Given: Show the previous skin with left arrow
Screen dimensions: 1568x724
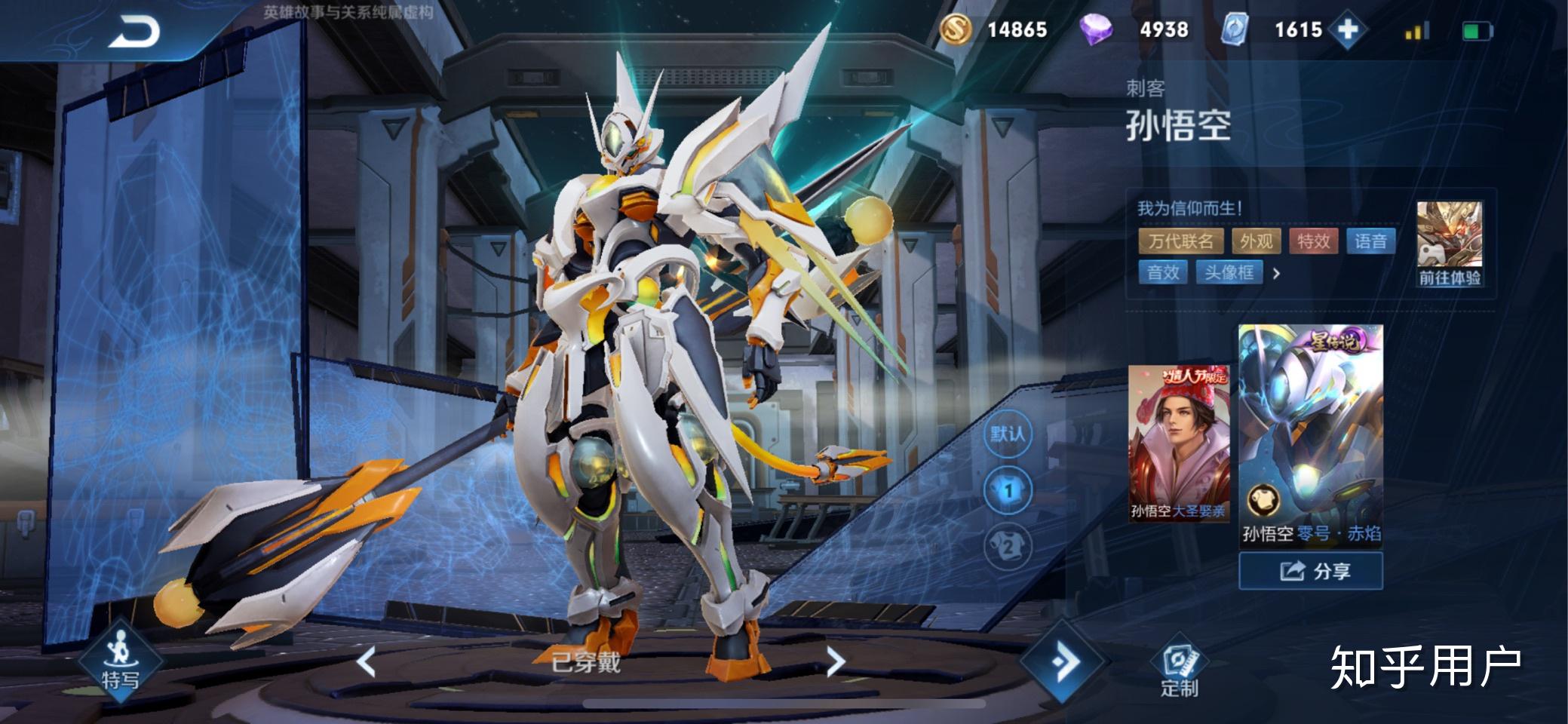Looking at the screenshot, I should (367, 661).
